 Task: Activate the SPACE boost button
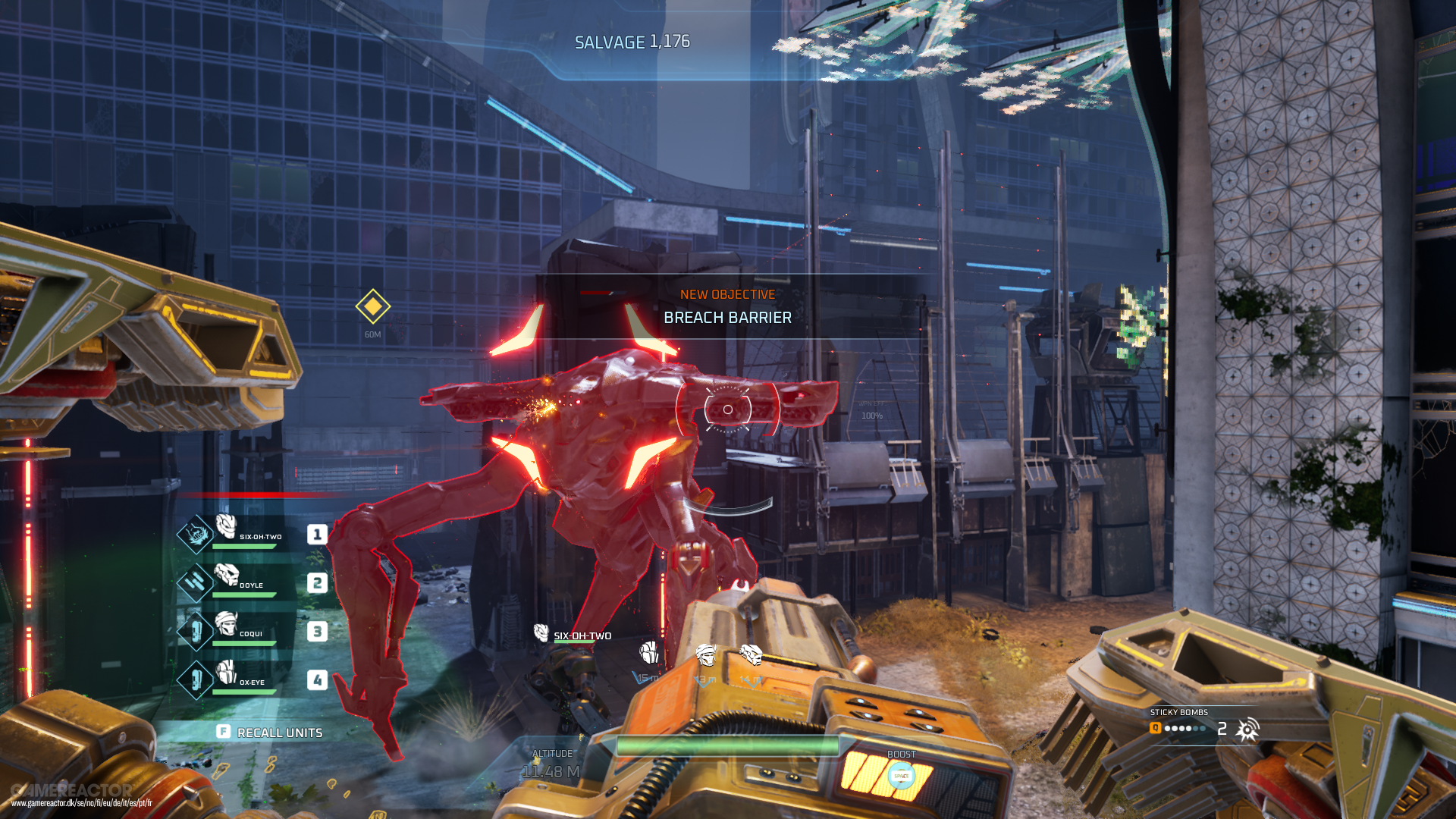[902, 776]
